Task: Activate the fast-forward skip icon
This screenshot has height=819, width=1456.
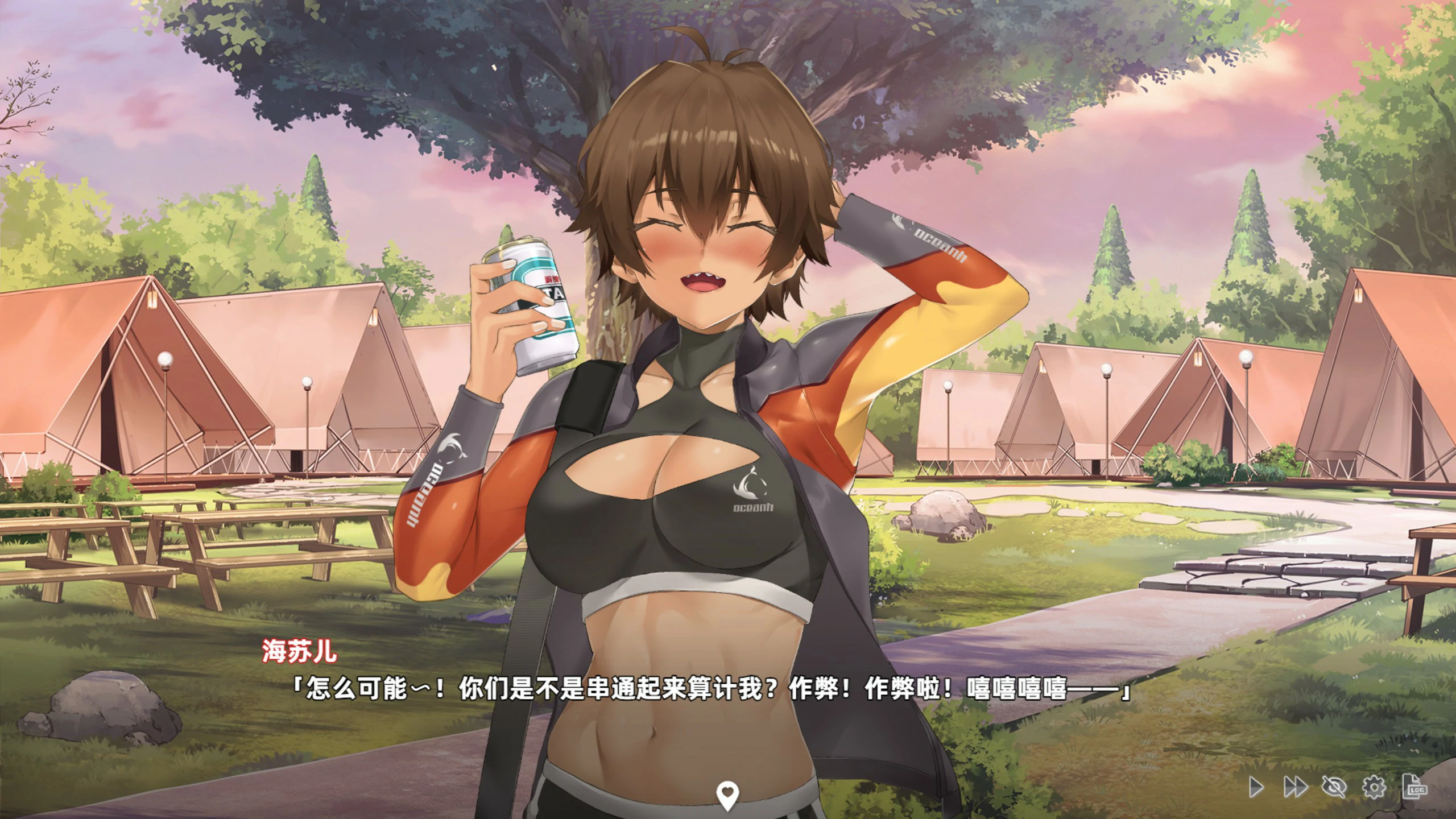Action: (x=1296, y=787)
